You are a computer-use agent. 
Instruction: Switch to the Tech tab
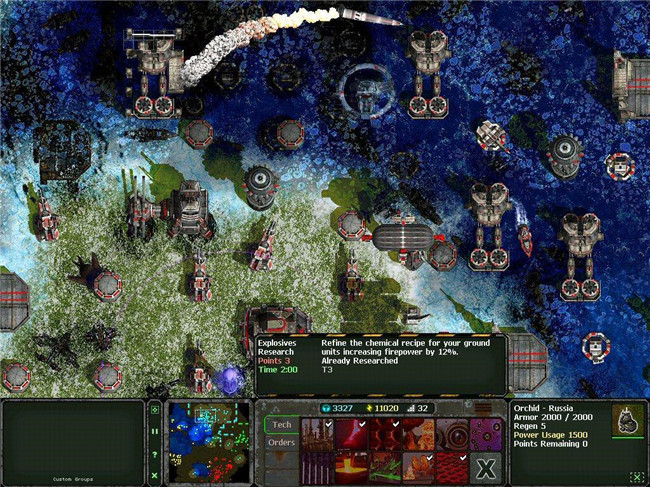pos(282,424)
